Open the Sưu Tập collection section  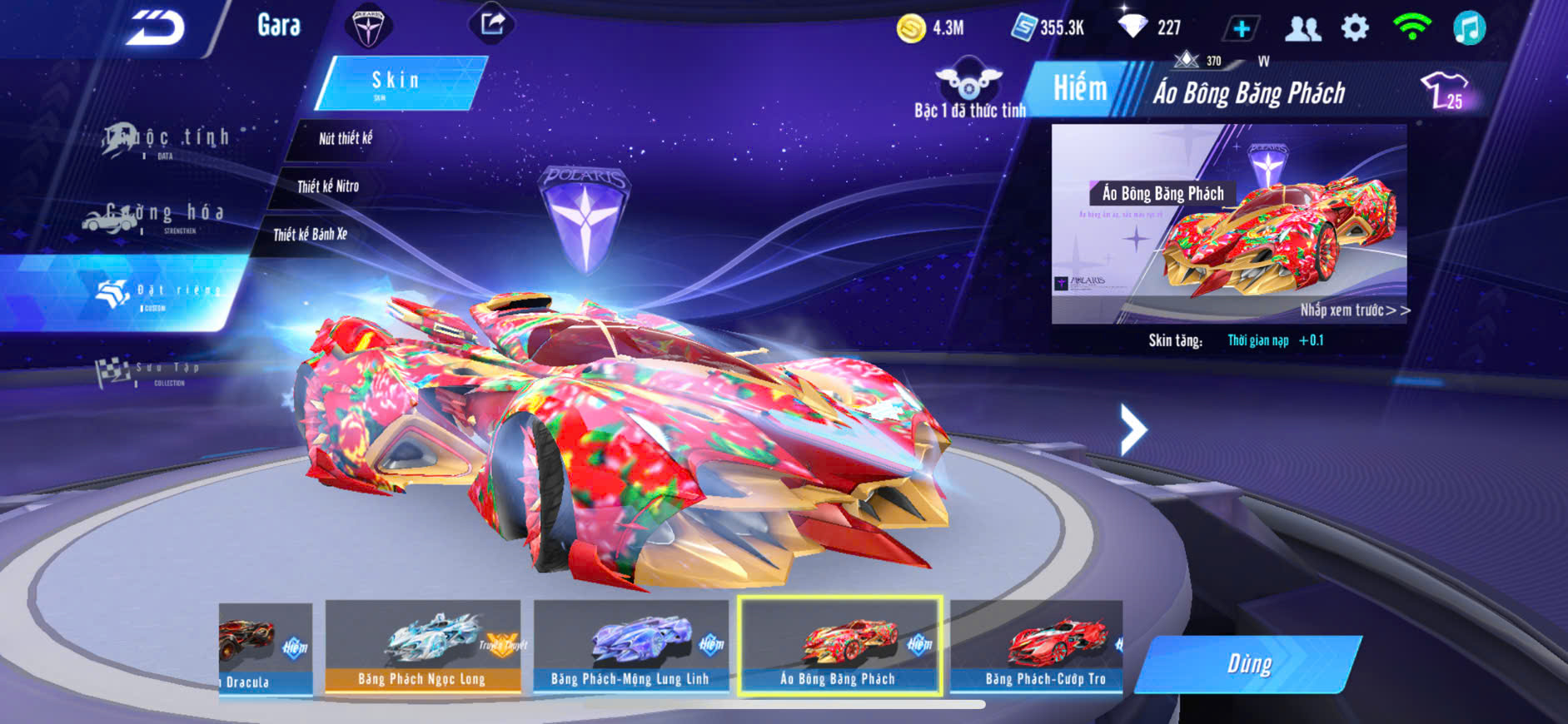click(150, 372)
